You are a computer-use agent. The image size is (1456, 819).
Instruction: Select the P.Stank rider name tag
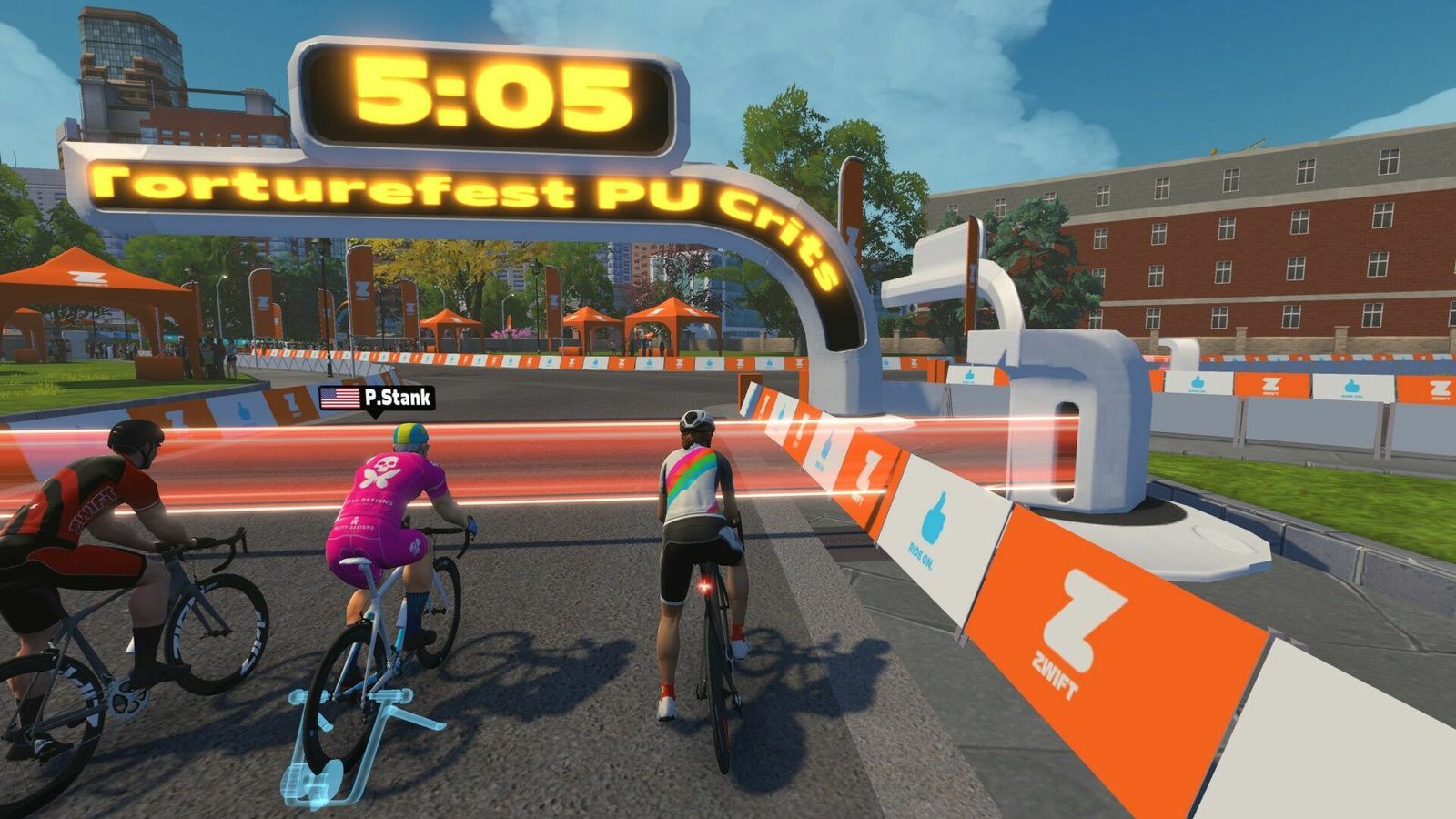[377, 398]
